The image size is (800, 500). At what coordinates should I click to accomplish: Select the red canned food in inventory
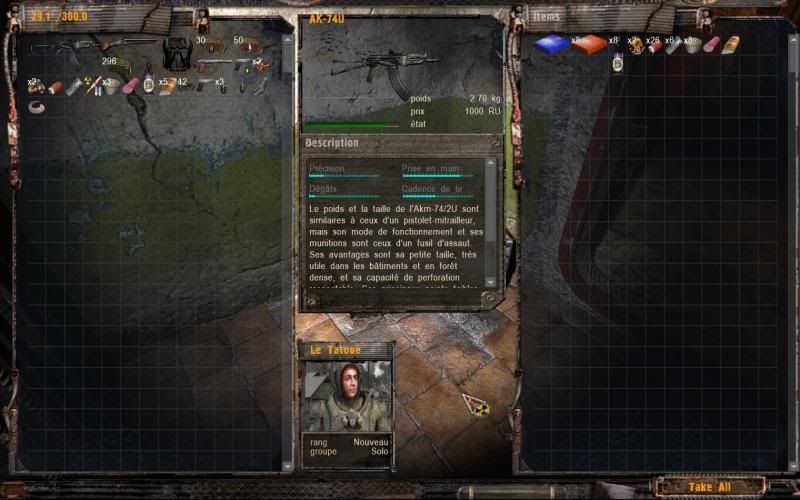(55, 87)
